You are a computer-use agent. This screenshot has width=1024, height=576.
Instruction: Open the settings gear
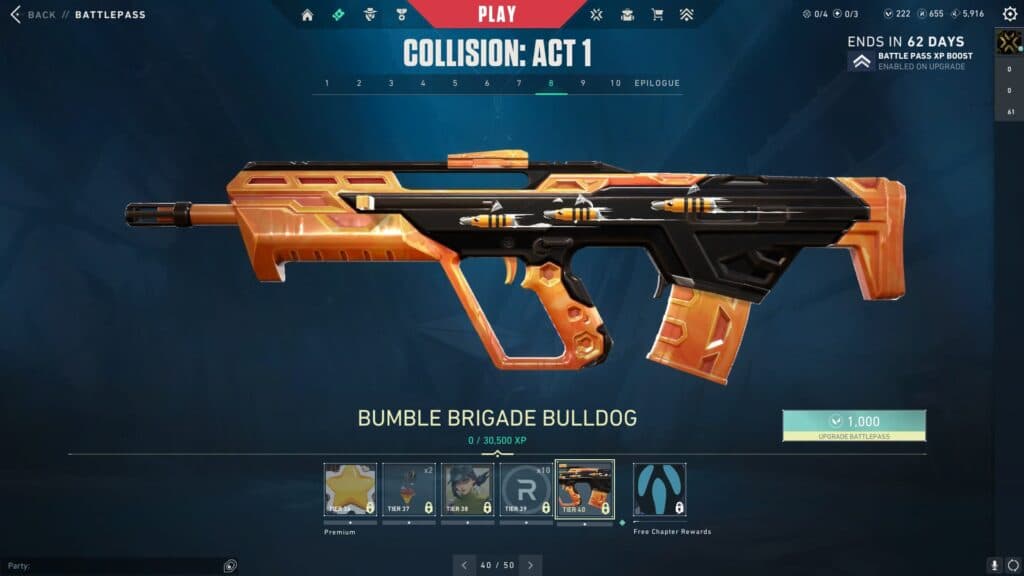(x=1009, y=15)
